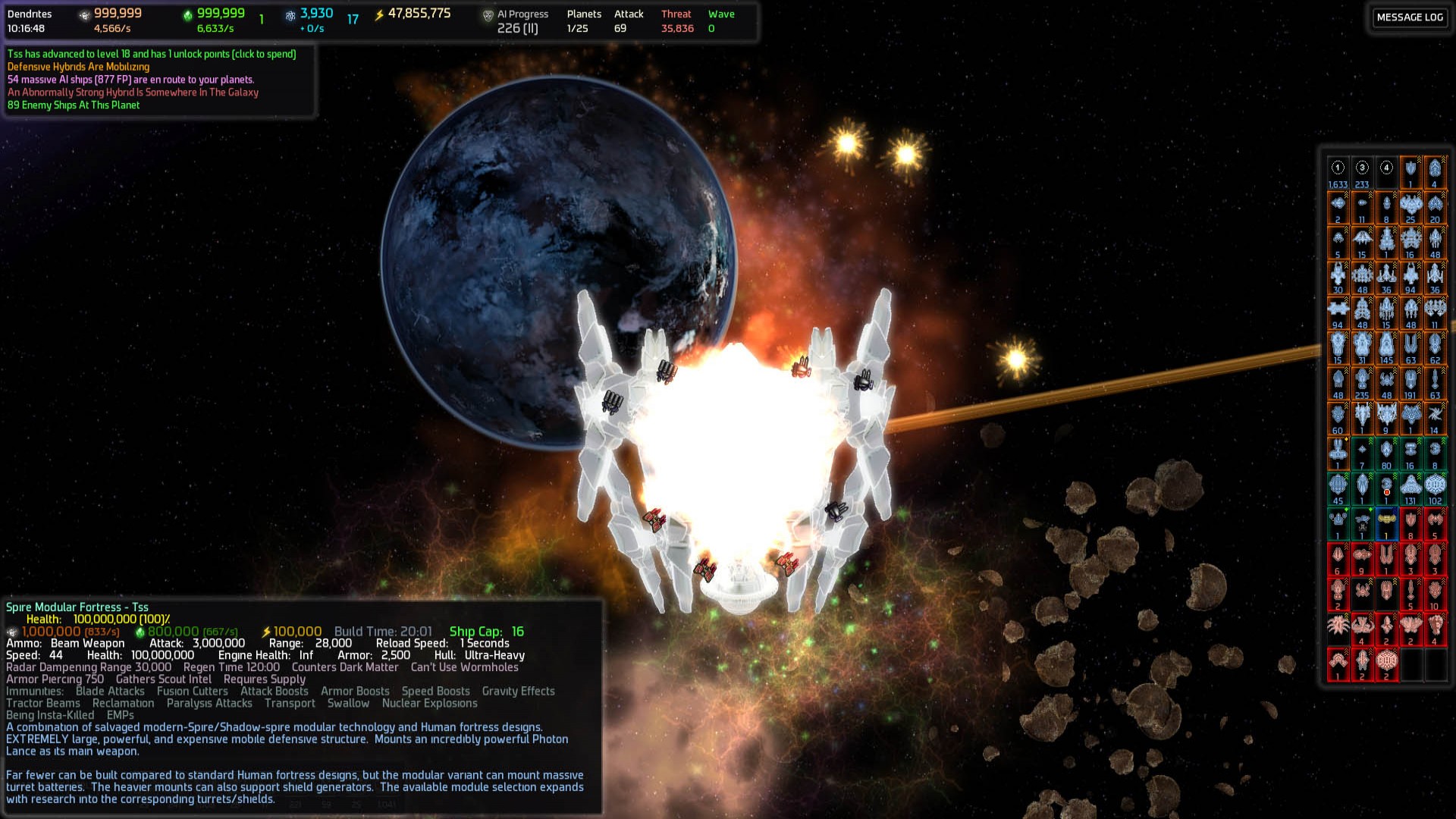Screen dimensions: 1456x819
Task: Click the green crystal resource icon
Action: (x=187, y=14)
